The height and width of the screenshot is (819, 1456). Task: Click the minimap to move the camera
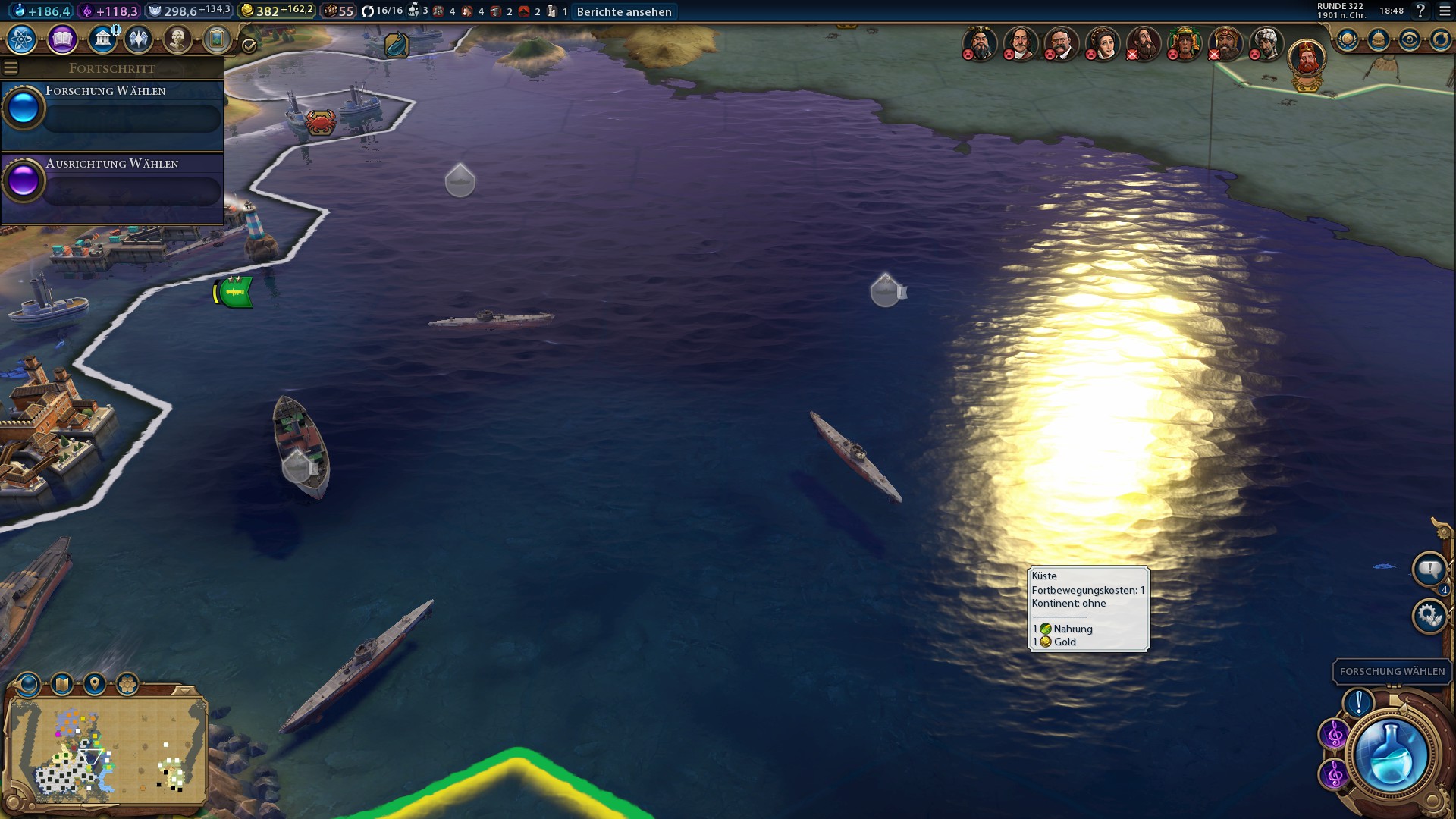click(106, 751)
